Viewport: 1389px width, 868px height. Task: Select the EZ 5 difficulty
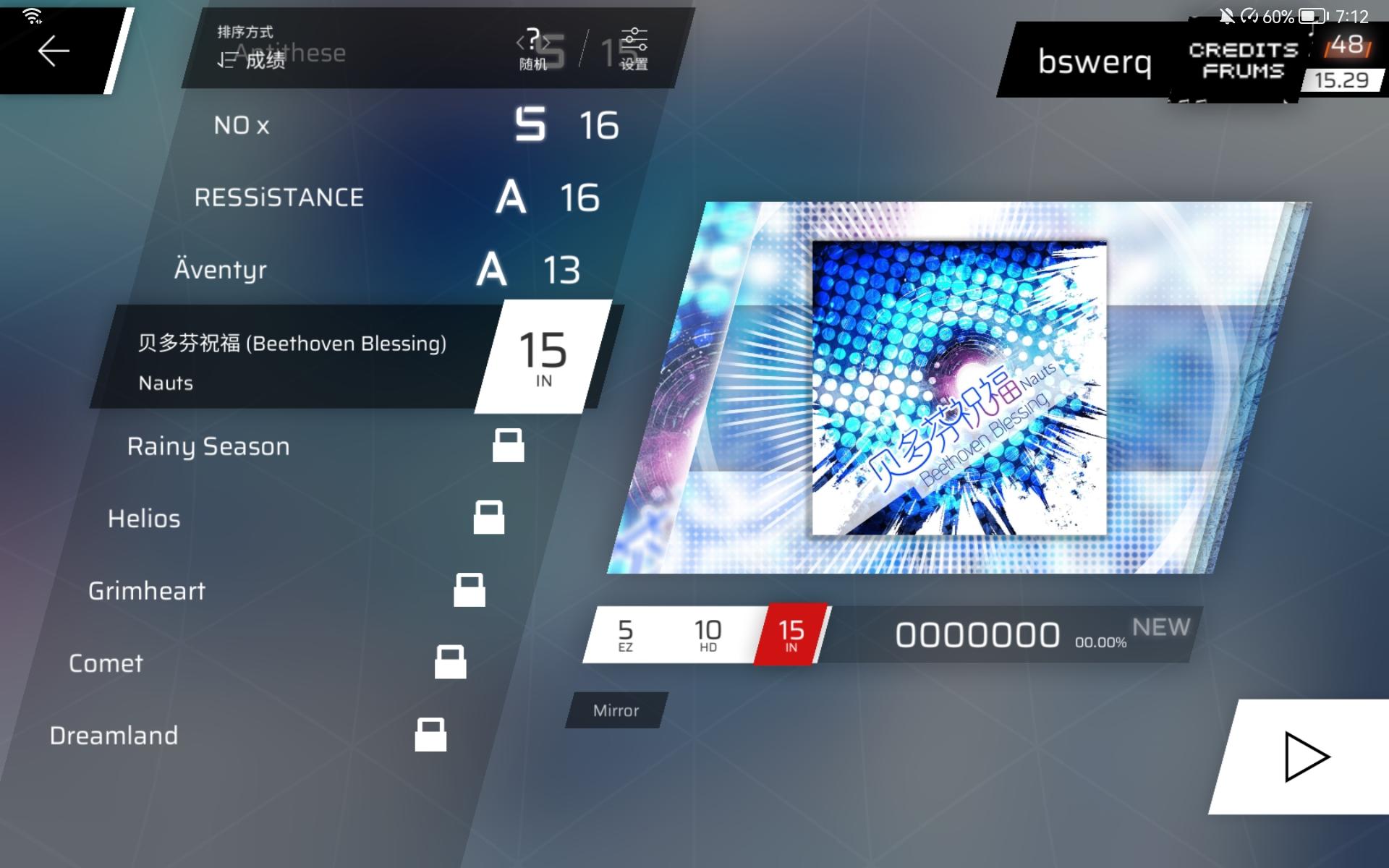pos(626,634)
